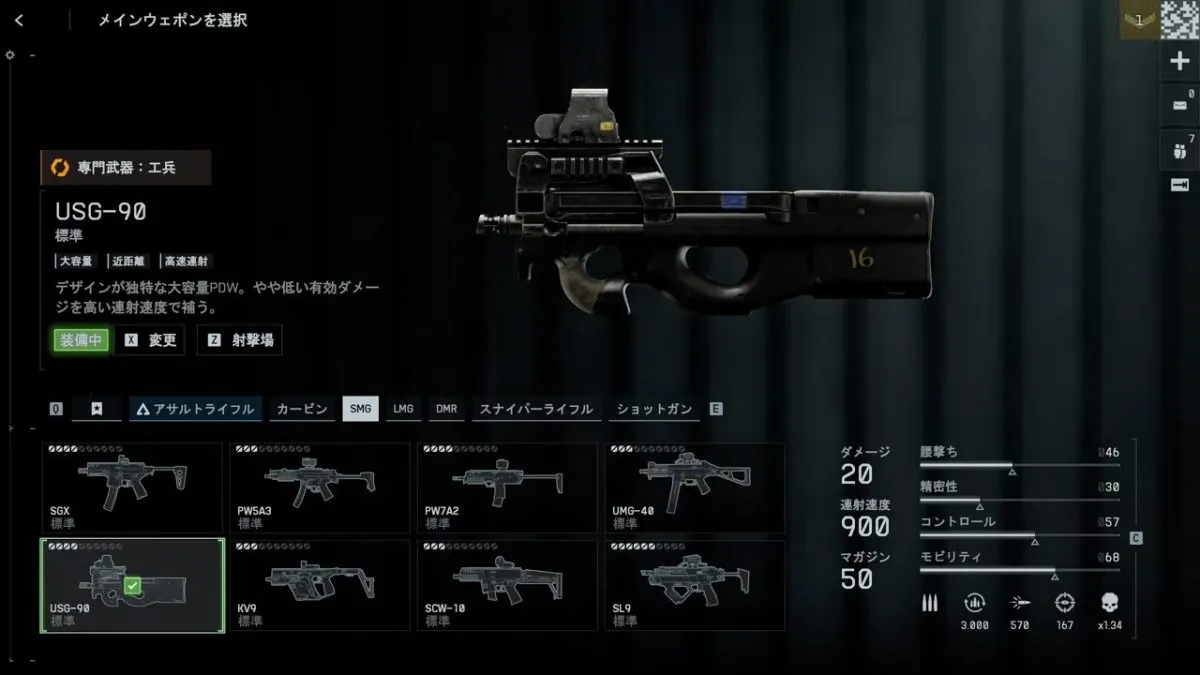The height and width of the screenshot is (675, 1200).
Task: Click the equipped USG-90 tile
Action: [x=131, y=585]
